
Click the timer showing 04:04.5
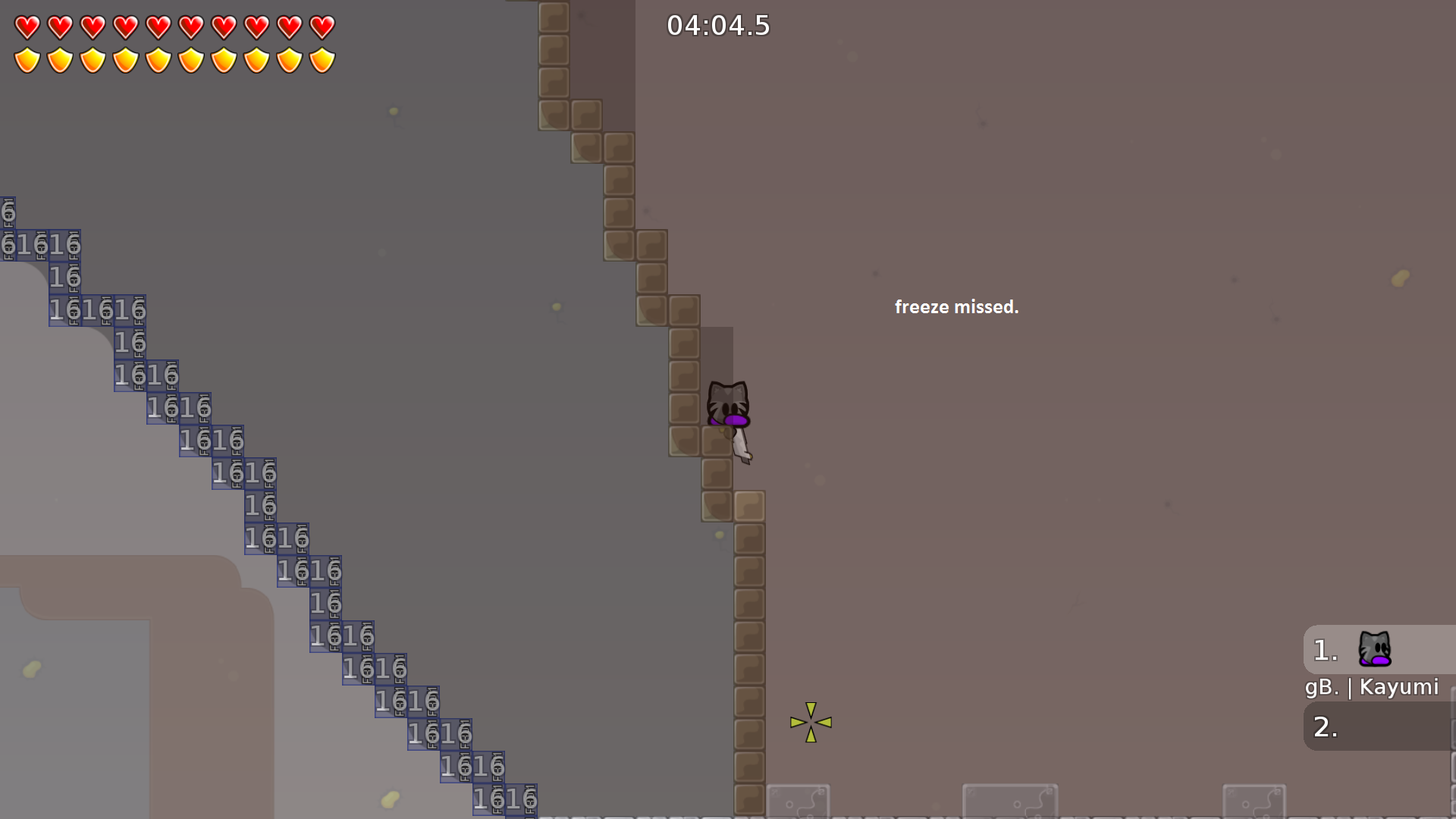tap(718, 25)
